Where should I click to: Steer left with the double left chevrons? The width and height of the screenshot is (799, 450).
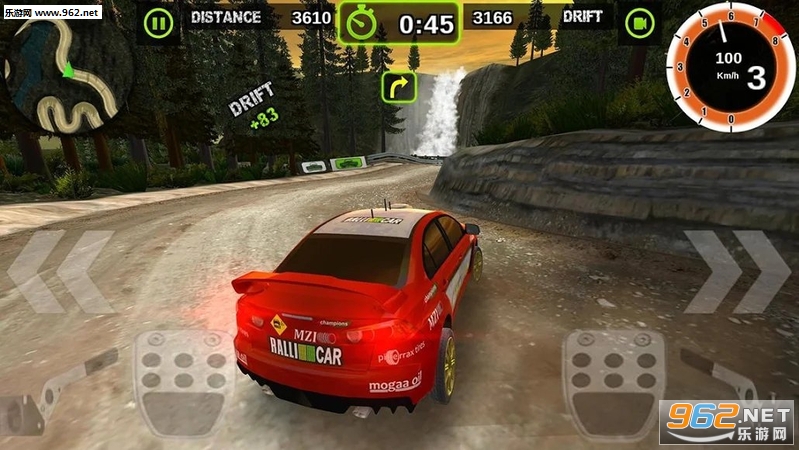point(60,272)
